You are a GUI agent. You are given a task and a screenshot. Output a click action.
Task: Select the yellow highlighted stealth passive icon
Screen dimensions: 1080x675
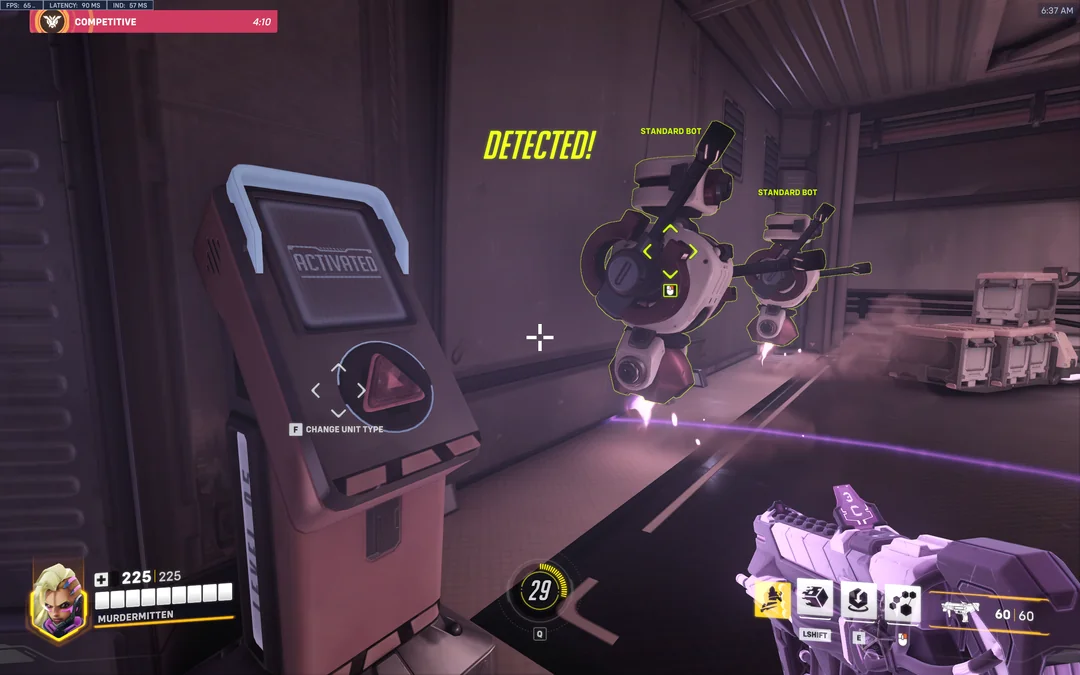(x=772, y=600)
